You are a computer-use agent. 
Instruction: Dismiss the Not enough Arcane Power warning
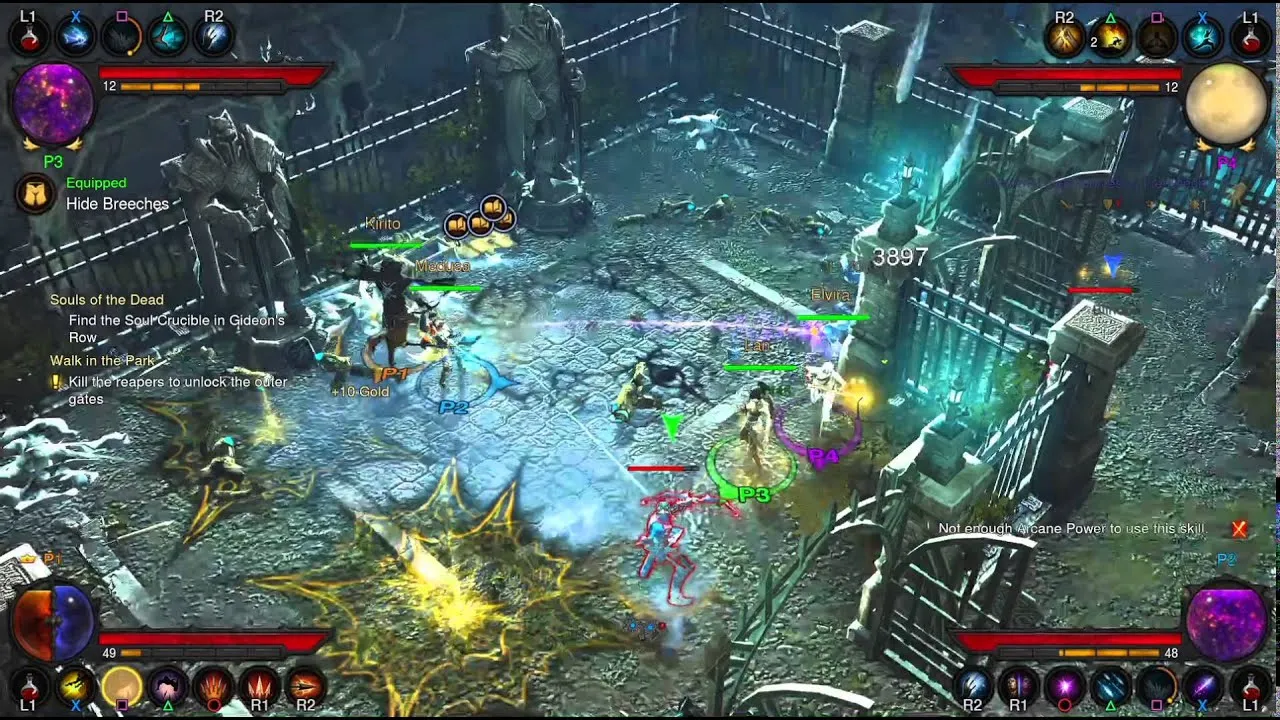(1238, 527)
